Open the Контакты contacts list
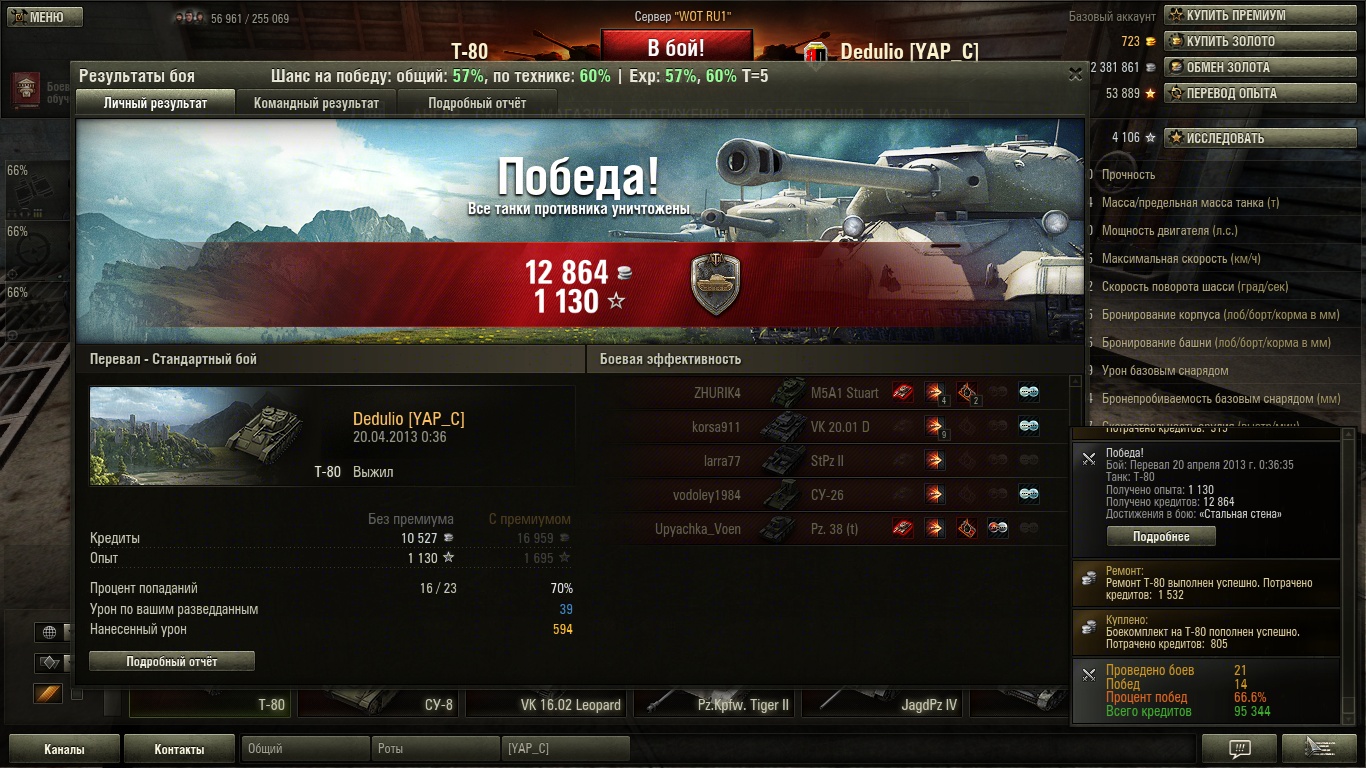The width and height of the screenshot is (1366, 768). (179, 749)
